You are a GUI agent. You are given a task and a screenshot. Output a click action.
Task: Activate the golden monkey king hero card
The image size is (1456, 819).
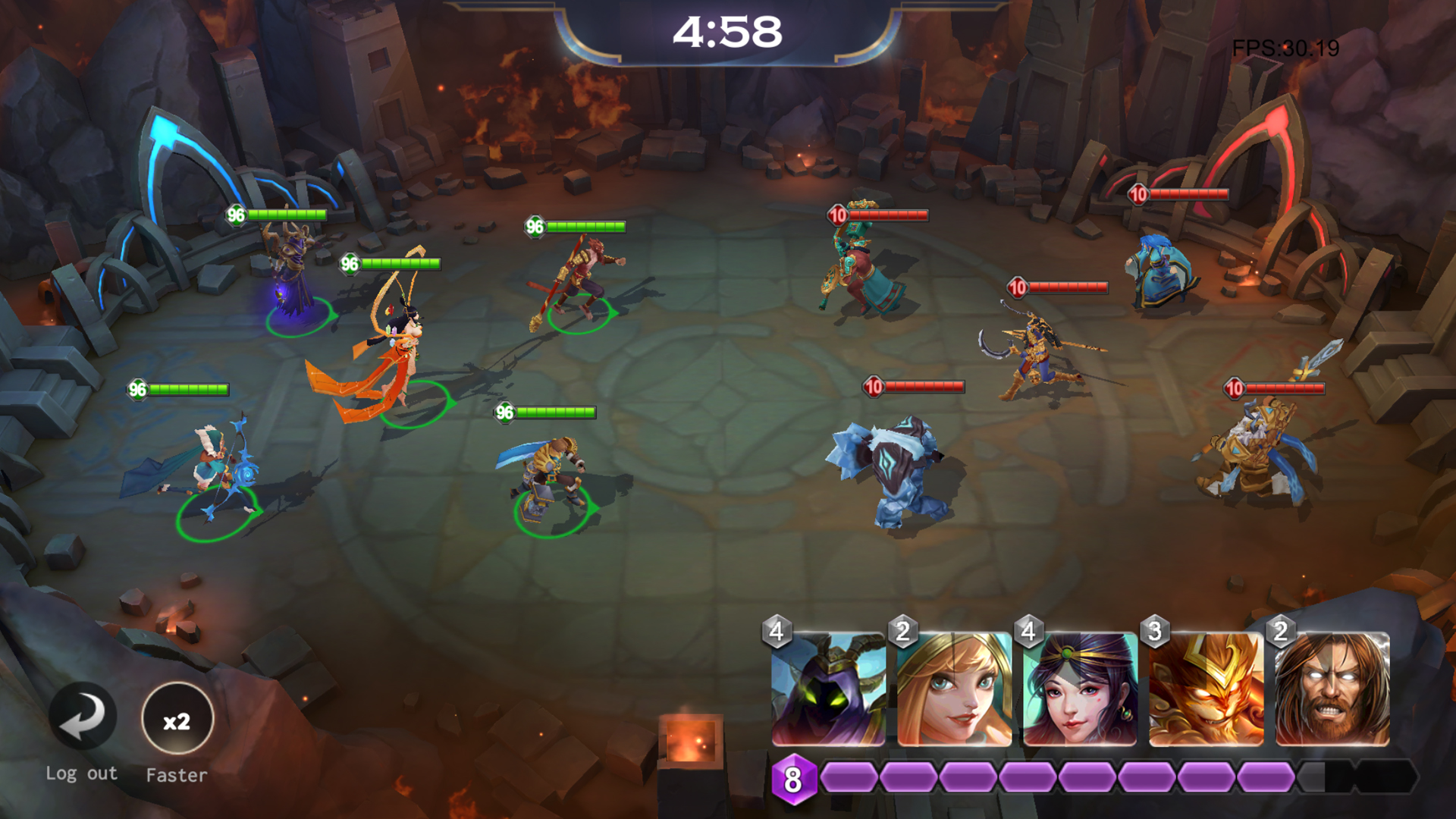pos(1206,689)
